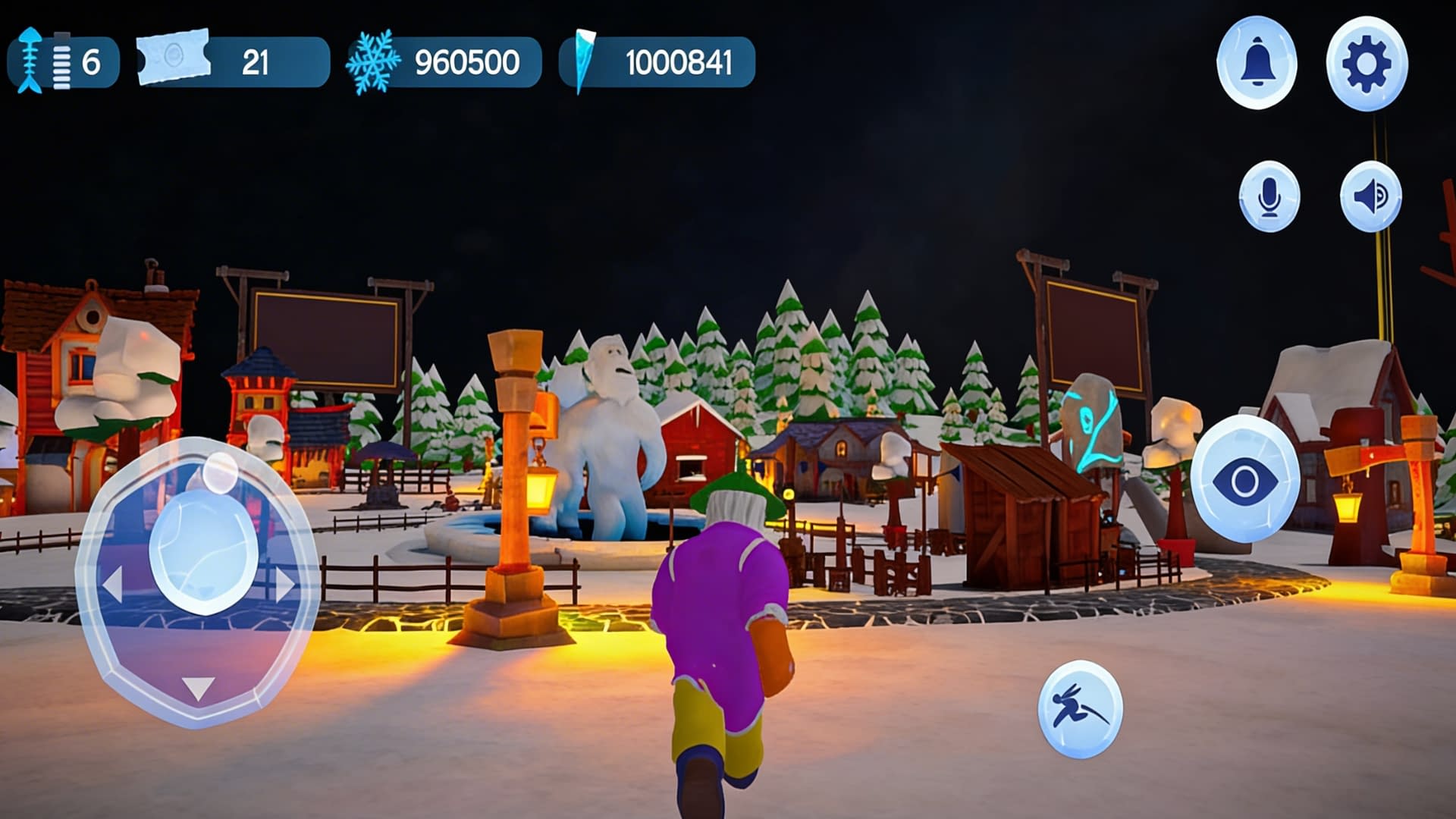Tap the joystick's down arrow

199,689
